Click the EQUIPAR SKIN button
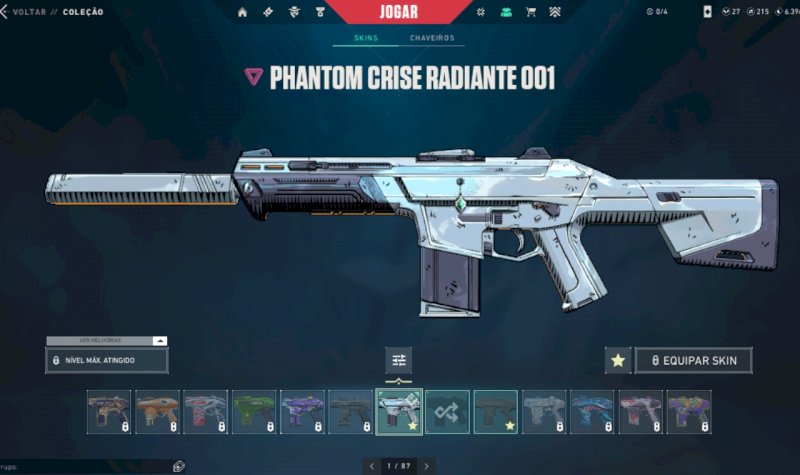 [x=693, y=360]
